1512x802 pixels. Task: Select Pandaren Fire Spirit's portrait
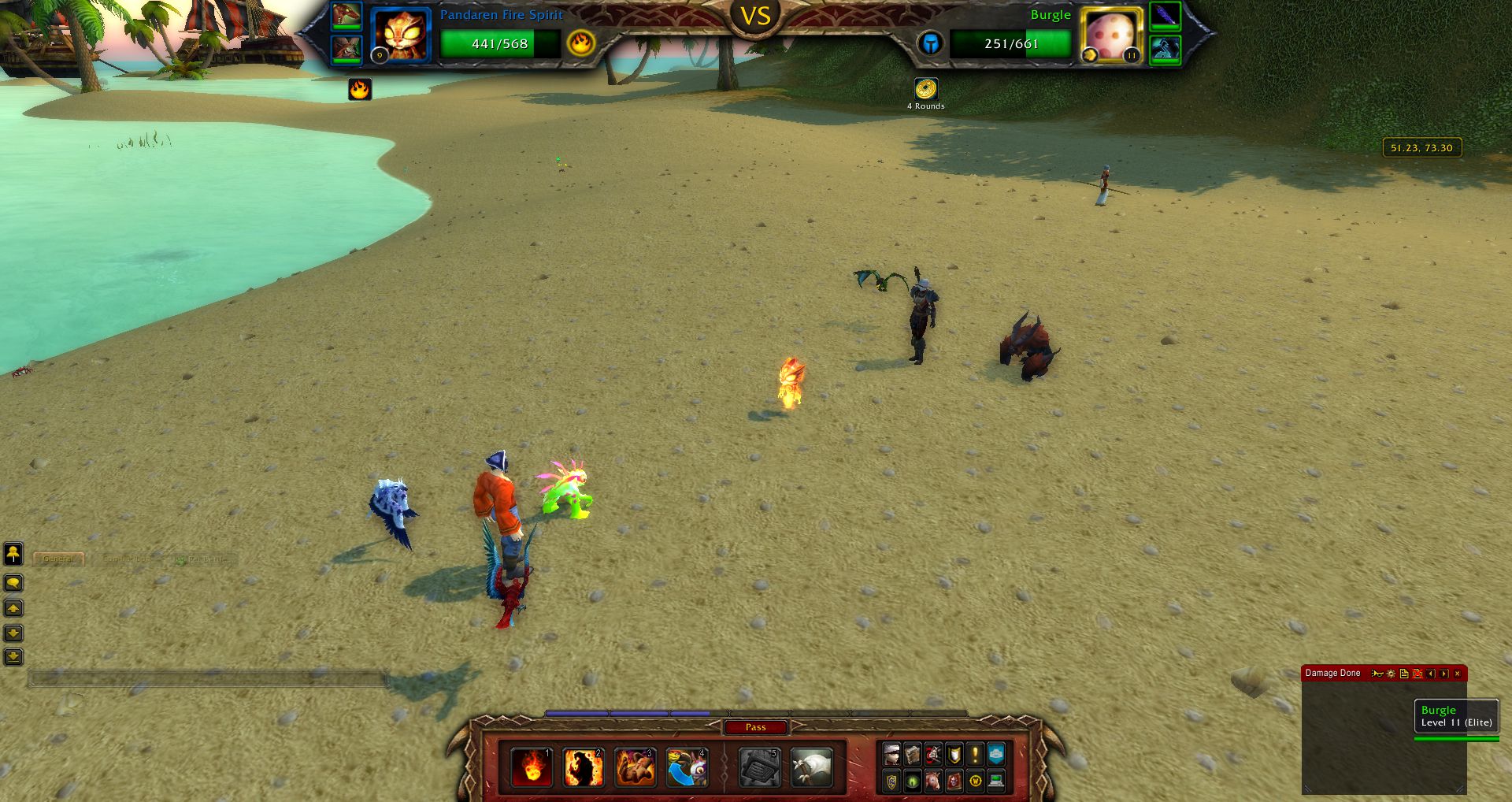[x=401, y=35]
